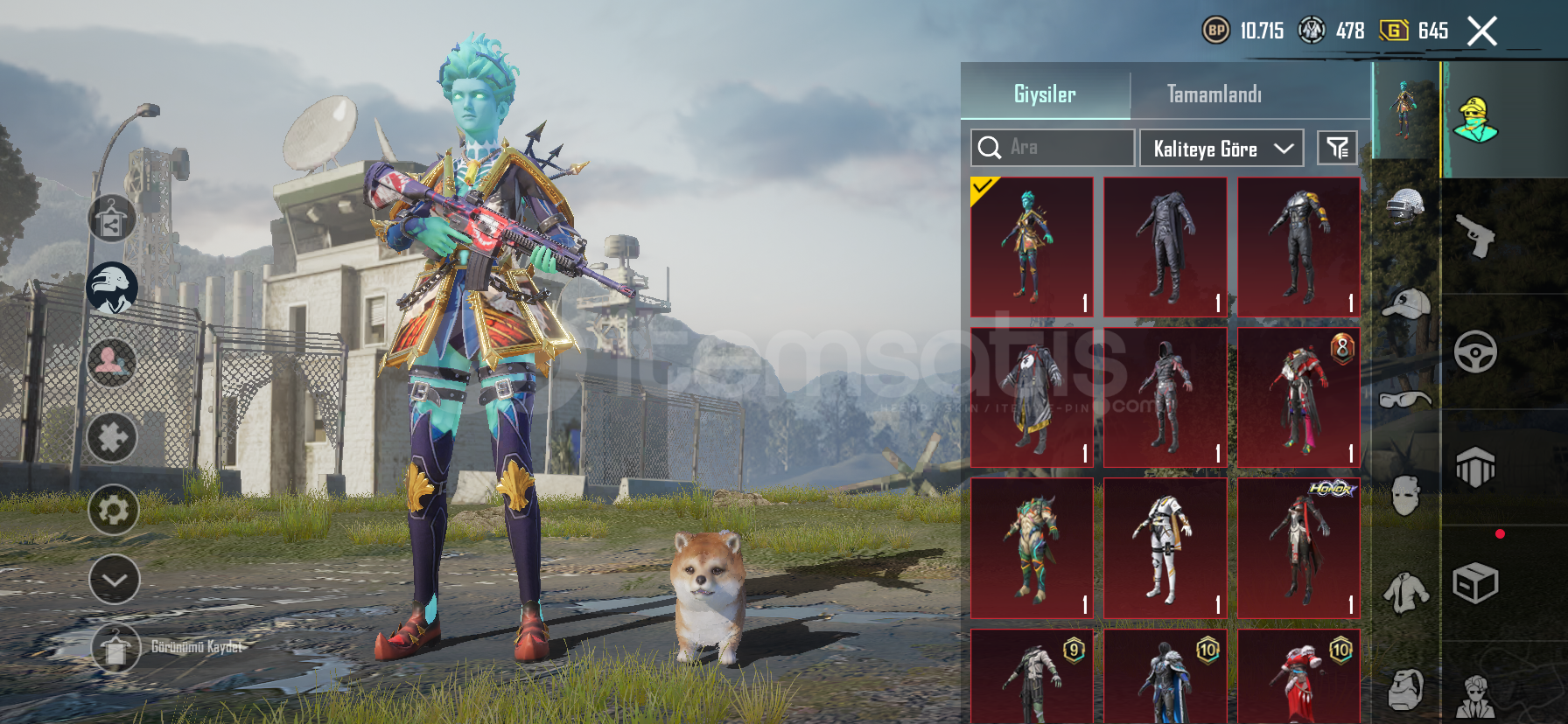Choose the white and gold suit outfit

1165,548
